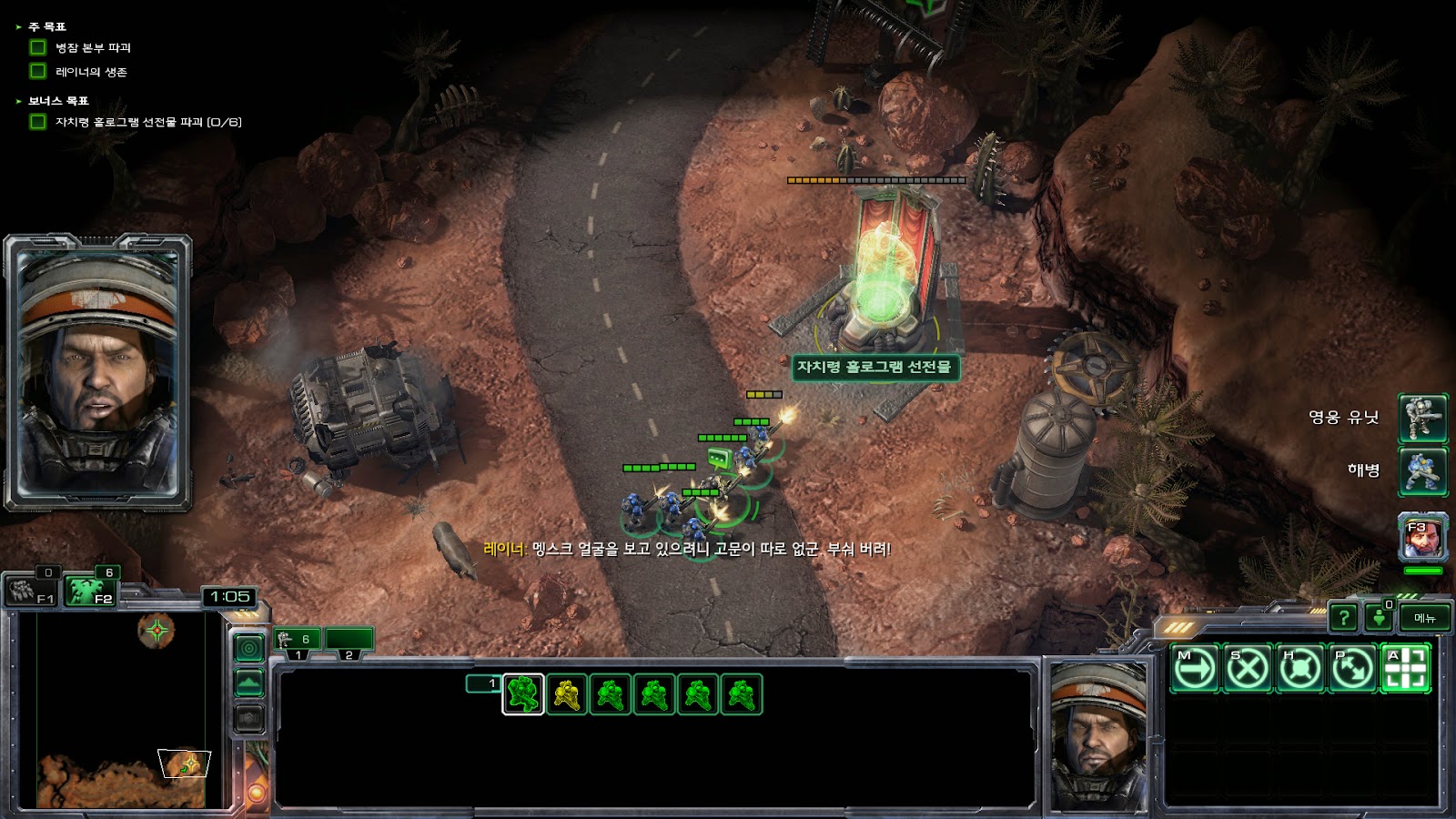The image size is (1456, 819).
Task: Activate the Stop command button
Action: [x=1247, y=669]
